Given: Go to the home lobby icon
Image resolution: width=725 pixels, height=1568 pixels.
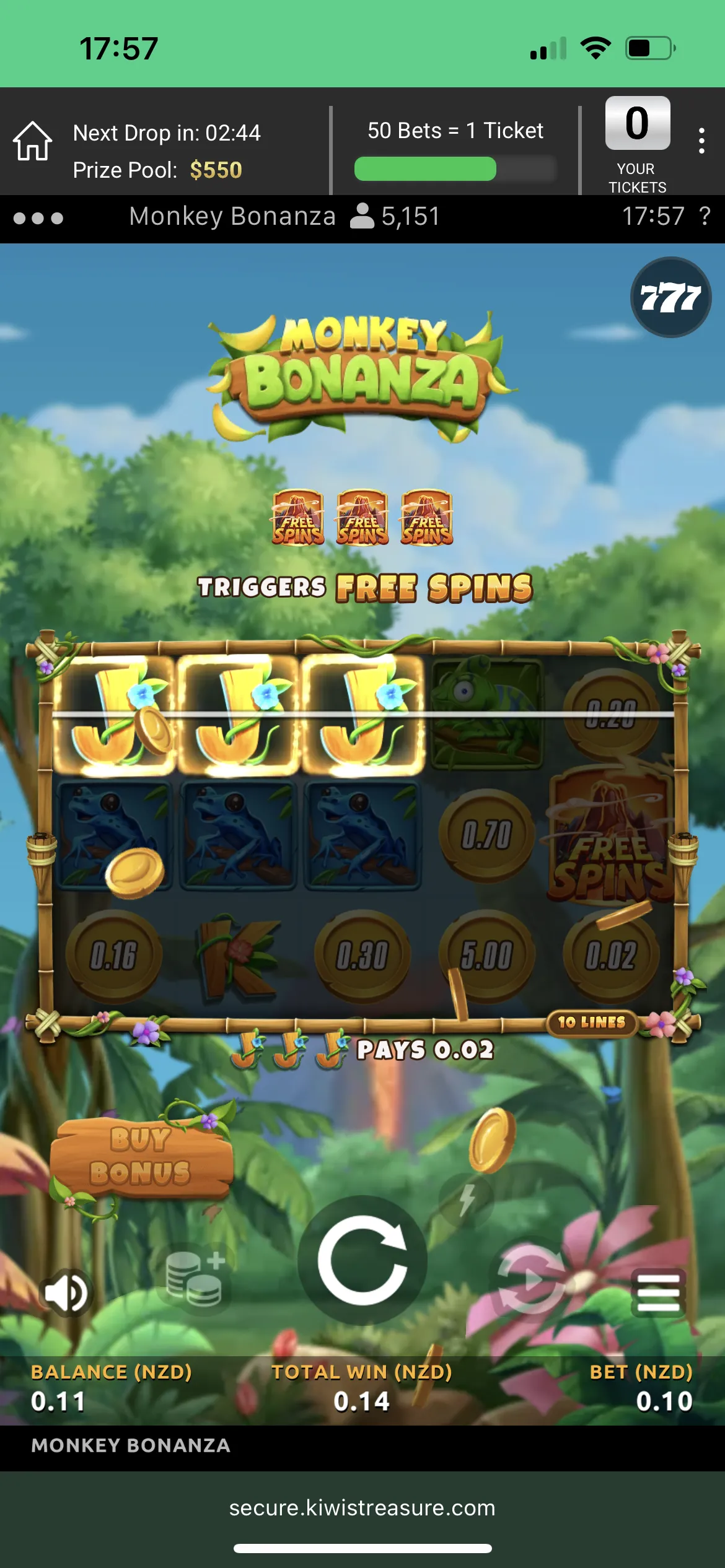Looking at the screenshot, I should [x=33, y=141].
